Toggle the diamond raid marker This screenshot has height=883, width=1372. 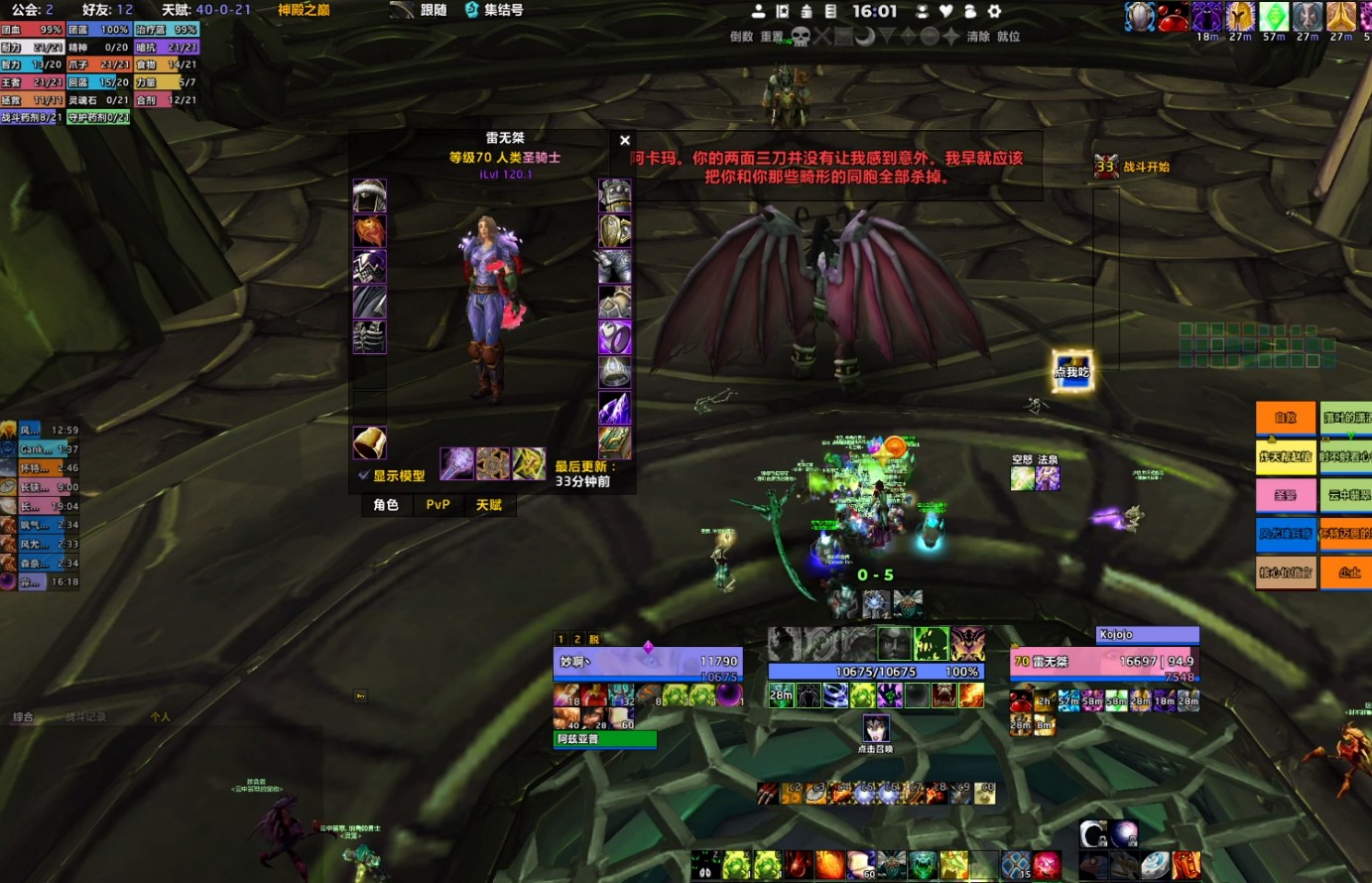[909, 37]
